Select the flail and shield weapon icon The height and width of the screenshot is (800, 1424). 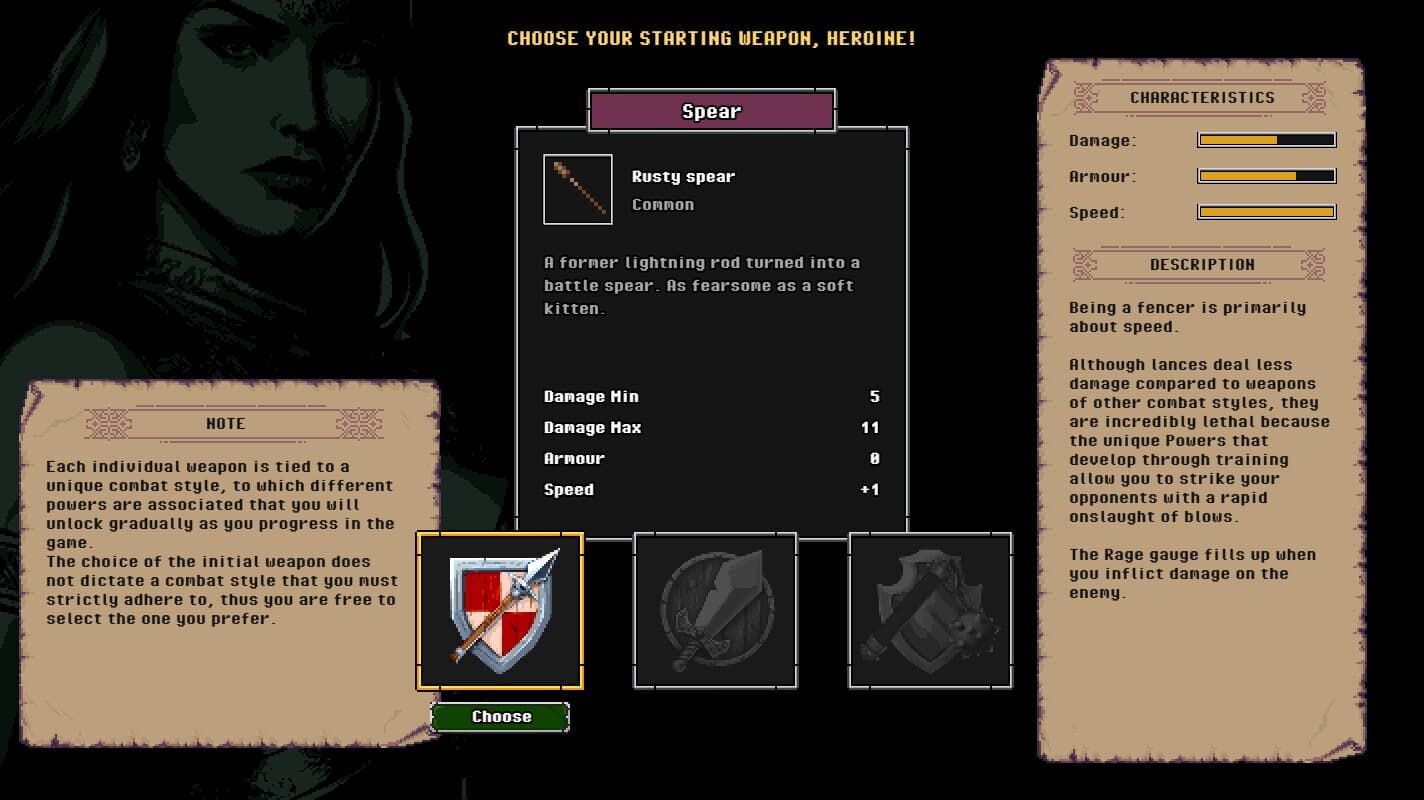coord(930,610)
